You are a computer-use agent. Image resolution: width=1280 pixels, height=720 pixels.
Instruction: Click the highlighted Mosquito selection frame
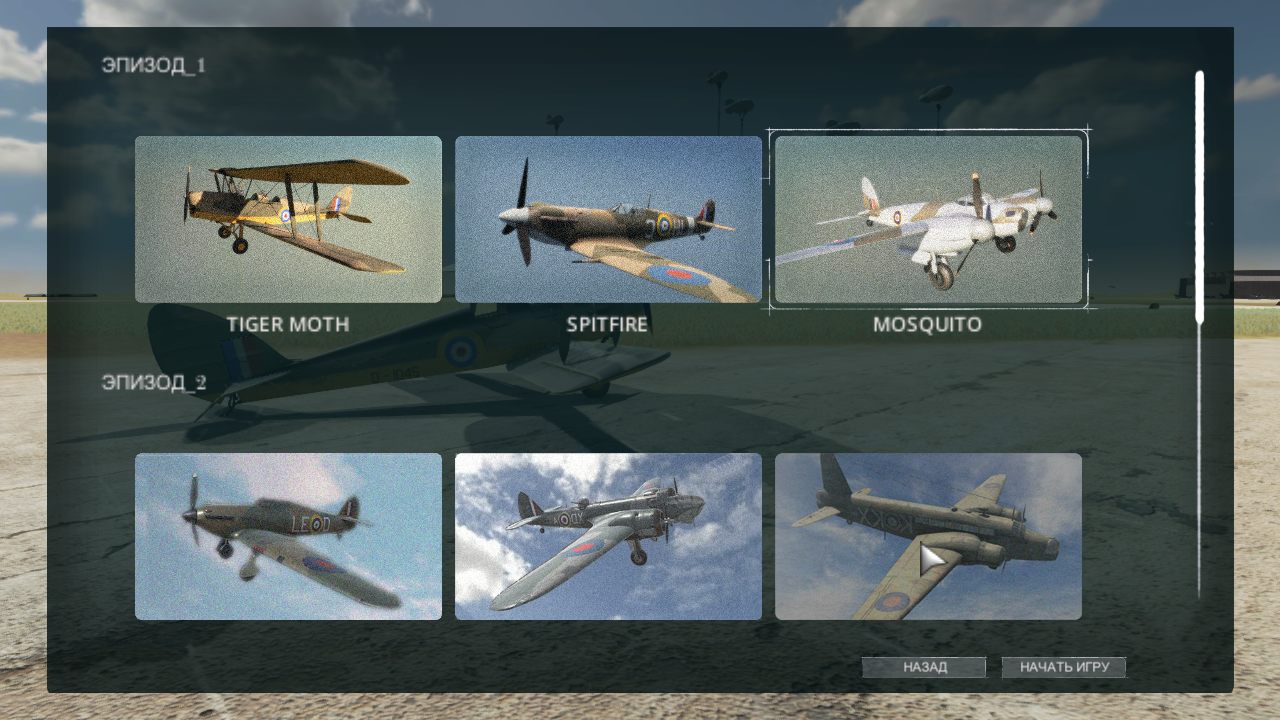tap(929, 220)
